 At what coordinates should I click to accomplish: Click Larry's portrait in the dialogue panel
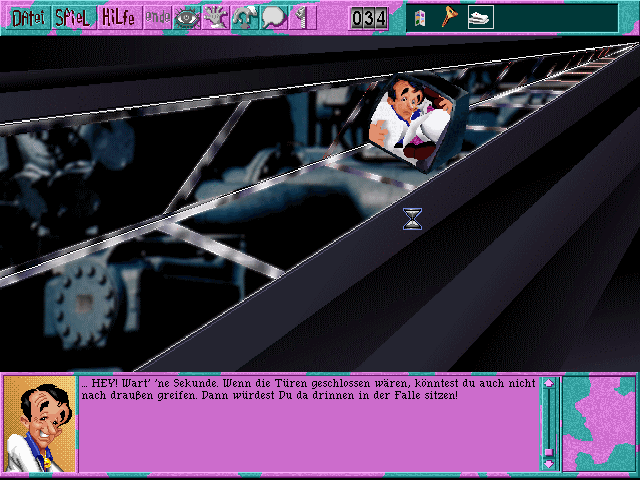[40, 423]
